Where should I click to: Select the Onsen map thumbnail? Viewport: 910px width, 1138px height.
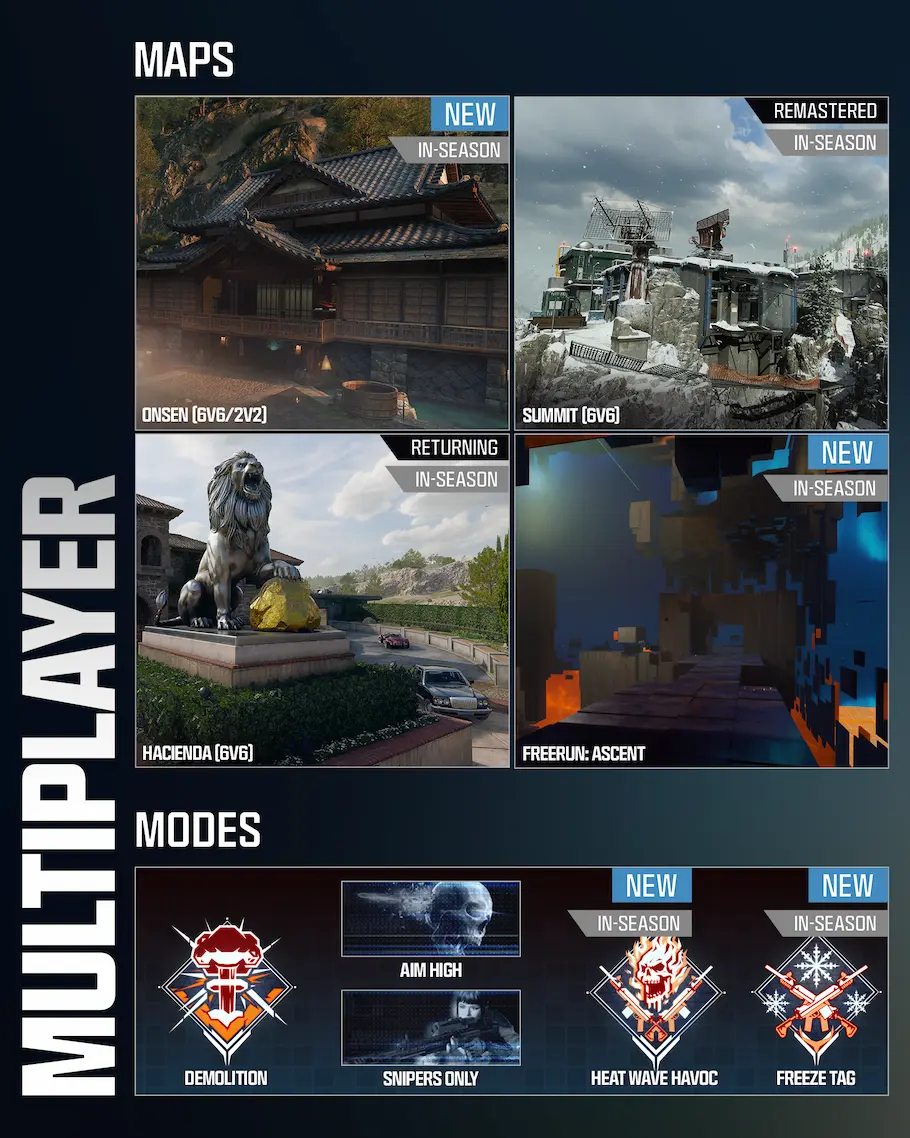pos(322,264)
